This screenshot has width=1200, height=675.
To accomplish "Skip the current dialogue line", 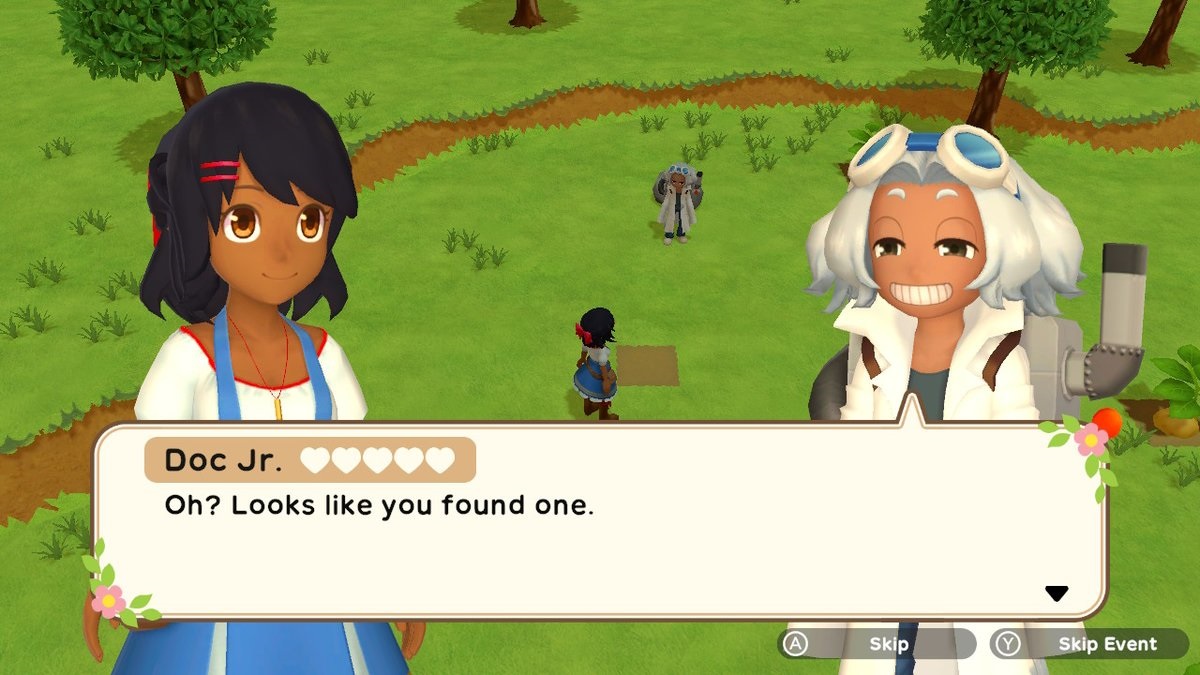I will pyautogui.click(x=878, y=644).
